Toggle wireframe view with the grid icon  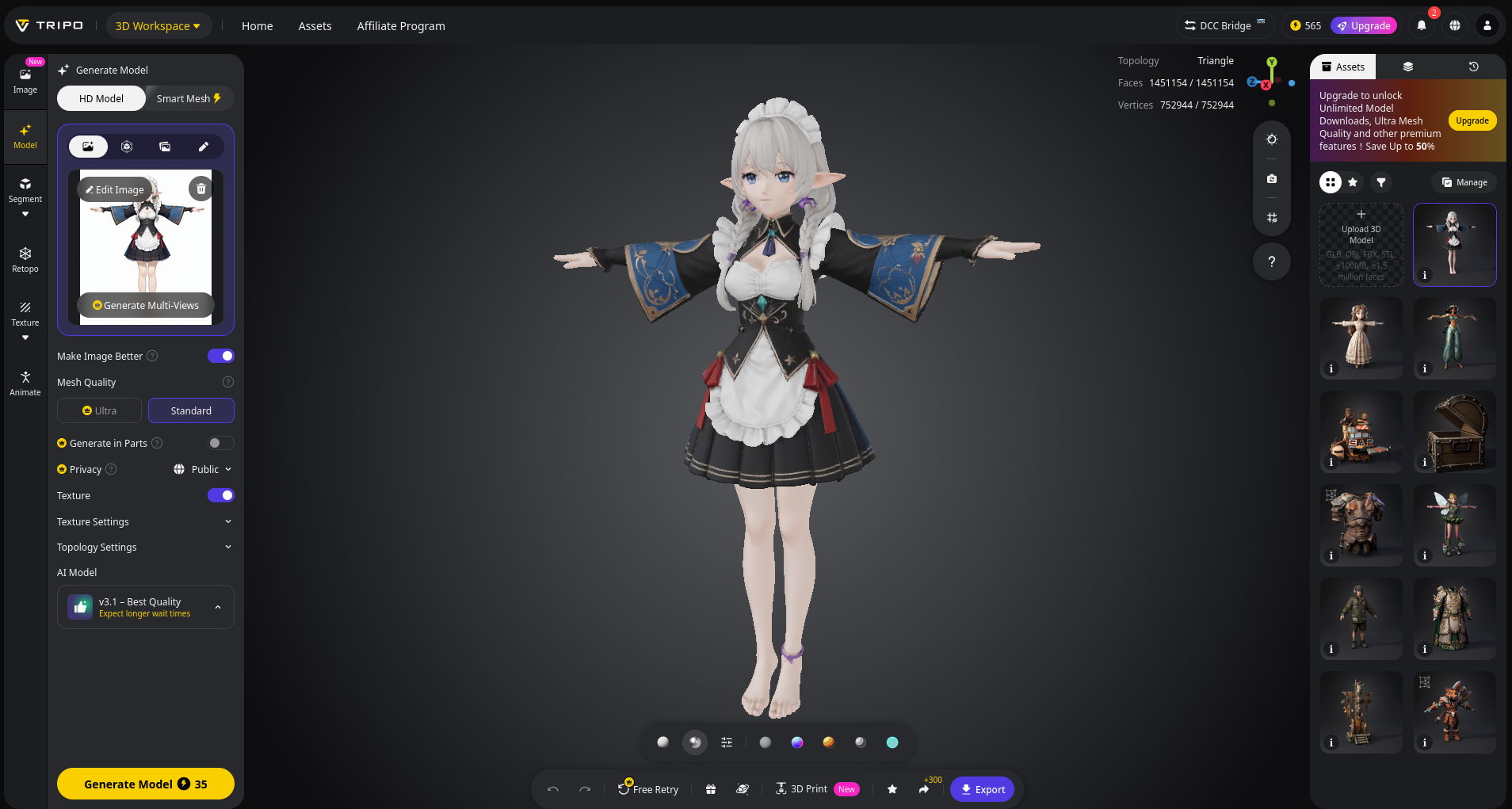click(x=1272, y=217)
